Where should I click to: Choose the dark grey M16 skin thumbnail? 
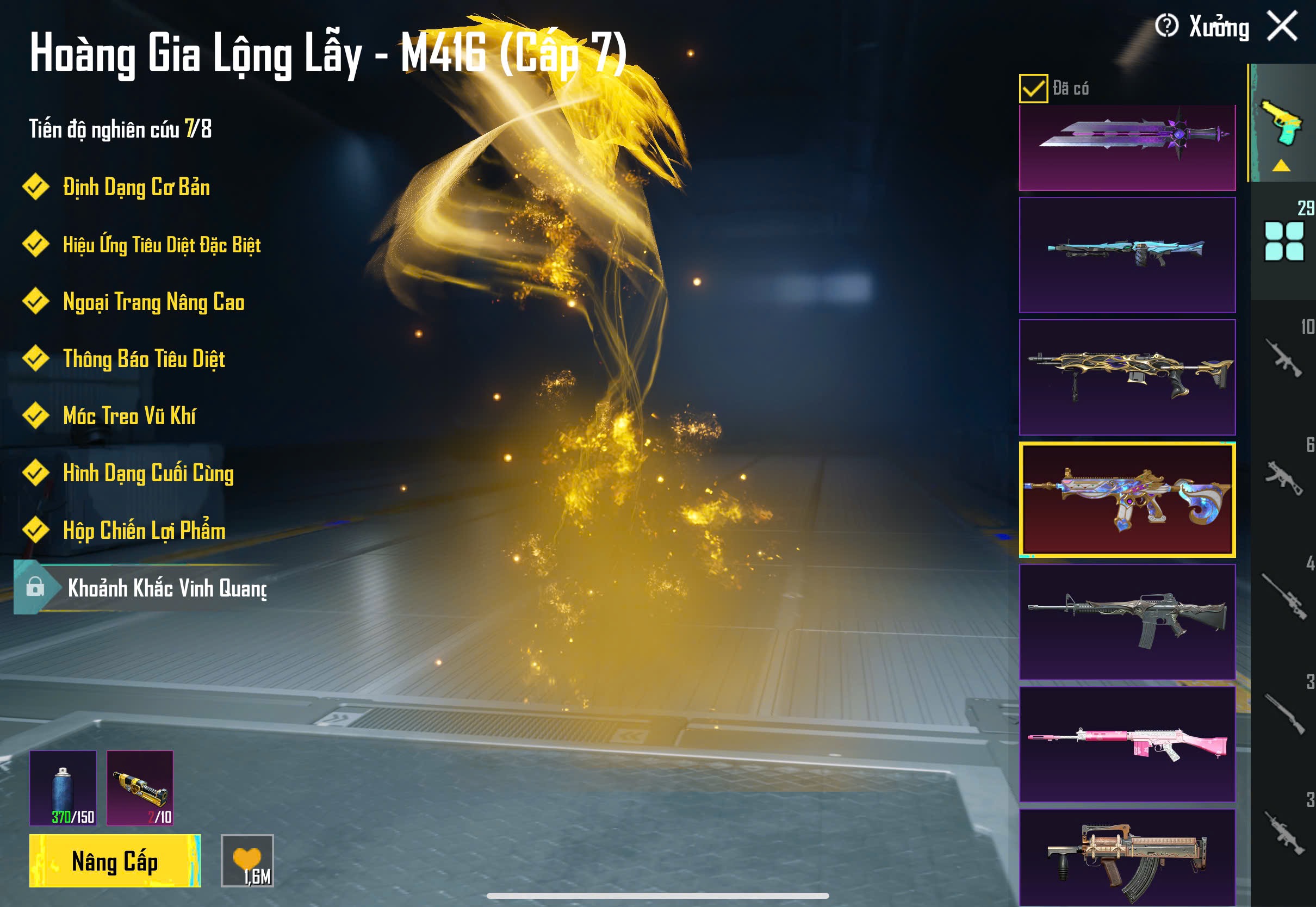coord(1127,622)
